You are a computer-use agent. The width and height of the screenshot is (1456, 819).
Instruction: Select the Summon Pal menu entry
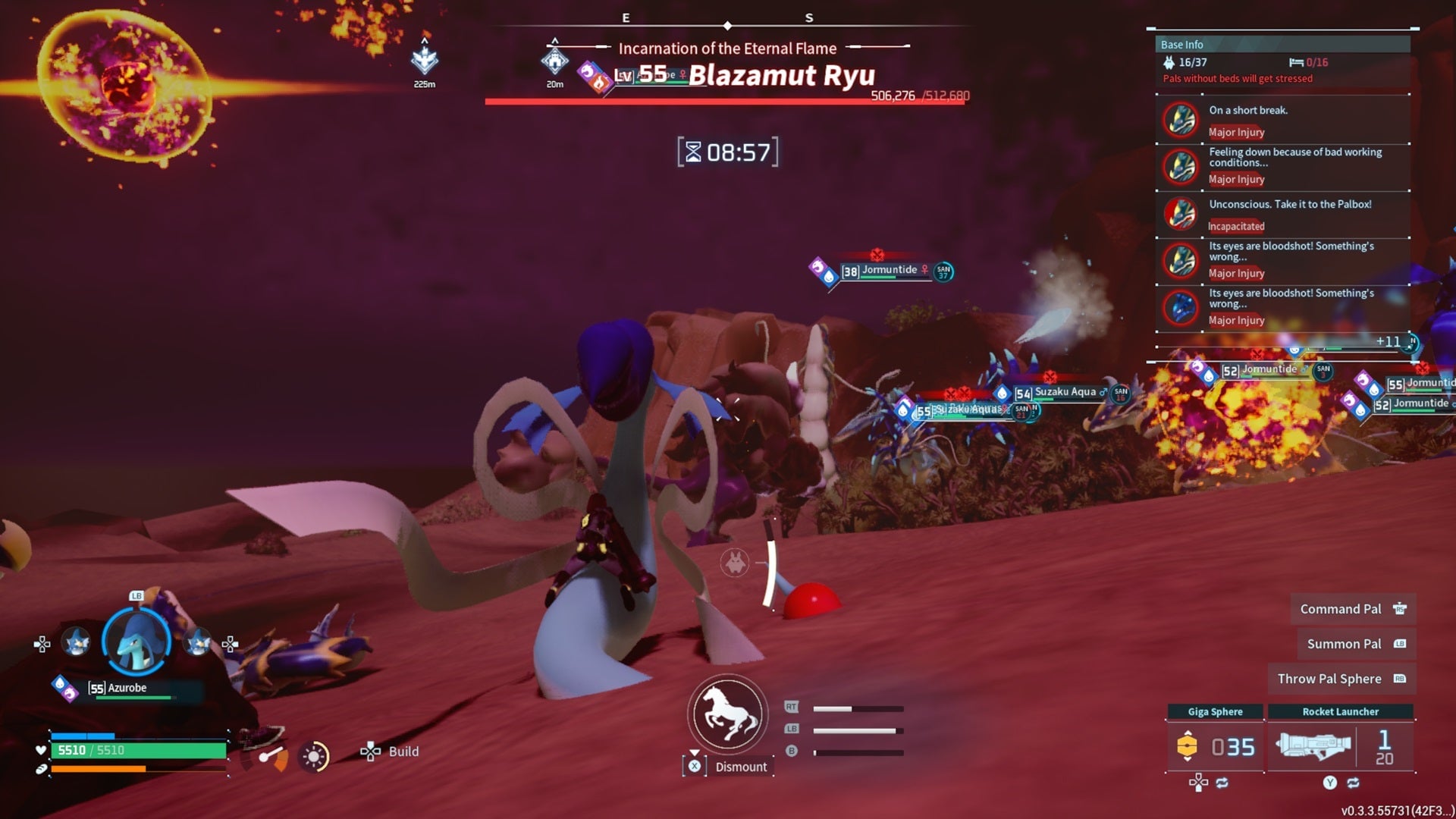pyautogui.click(x=1355, y=643)
